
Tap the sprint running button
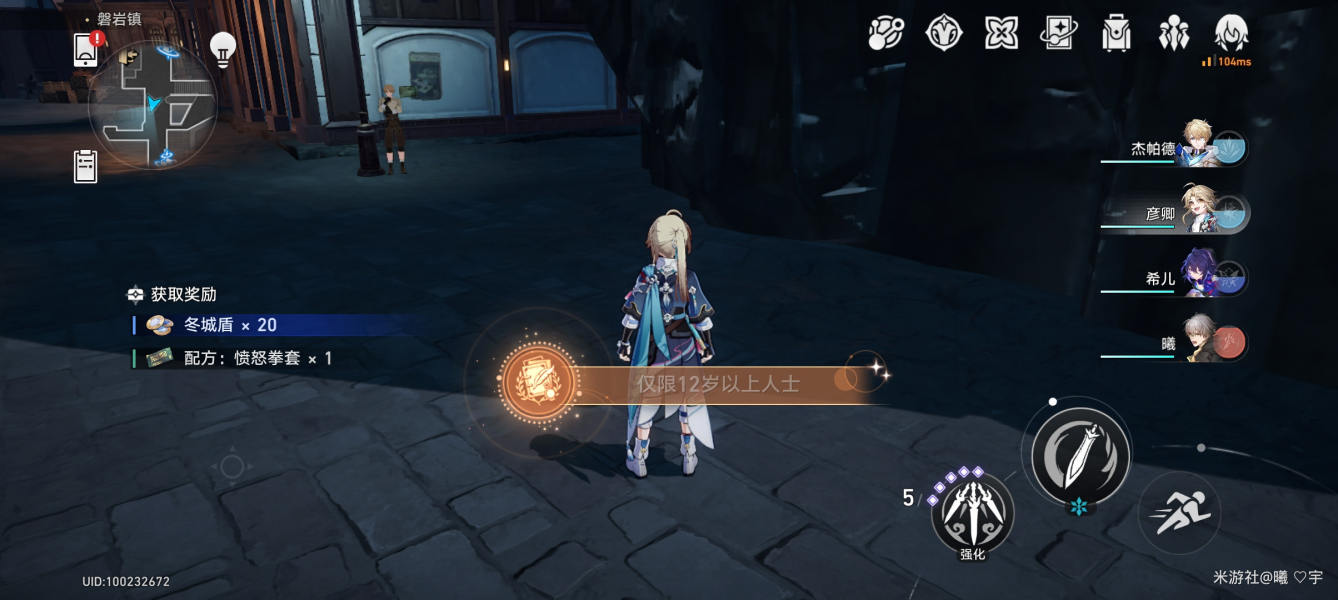pos(1180,513)
